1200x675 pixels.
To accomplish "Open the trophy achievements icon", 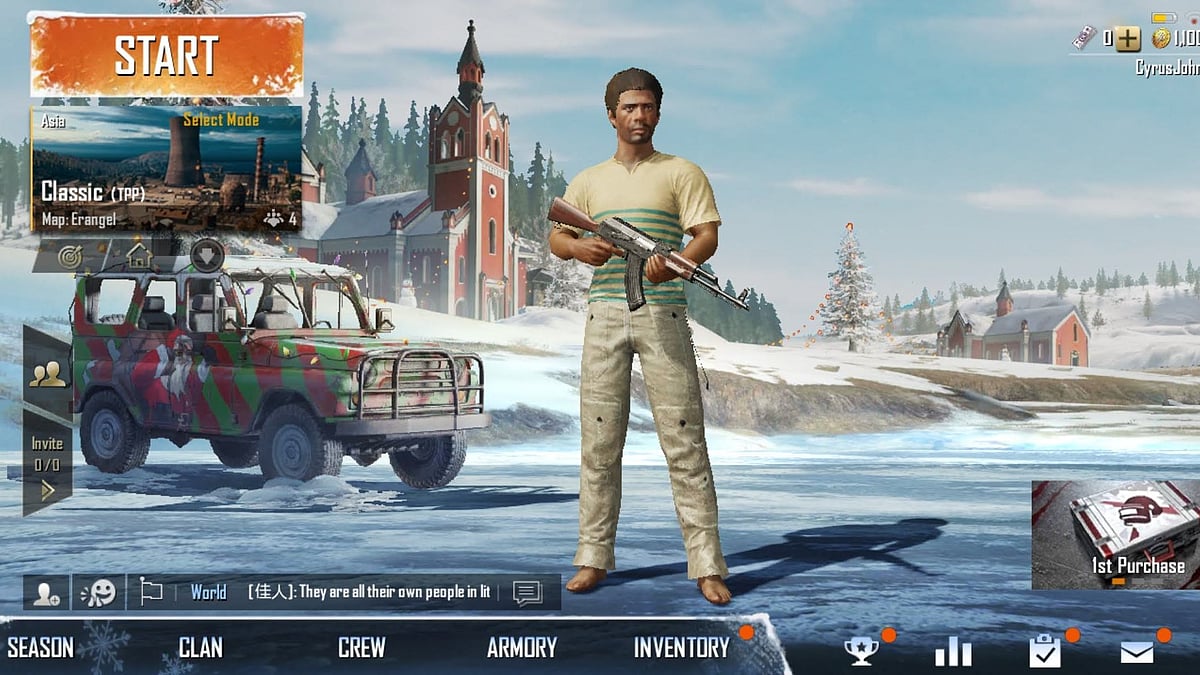I will pyautogui.click(x=861, y=651).
